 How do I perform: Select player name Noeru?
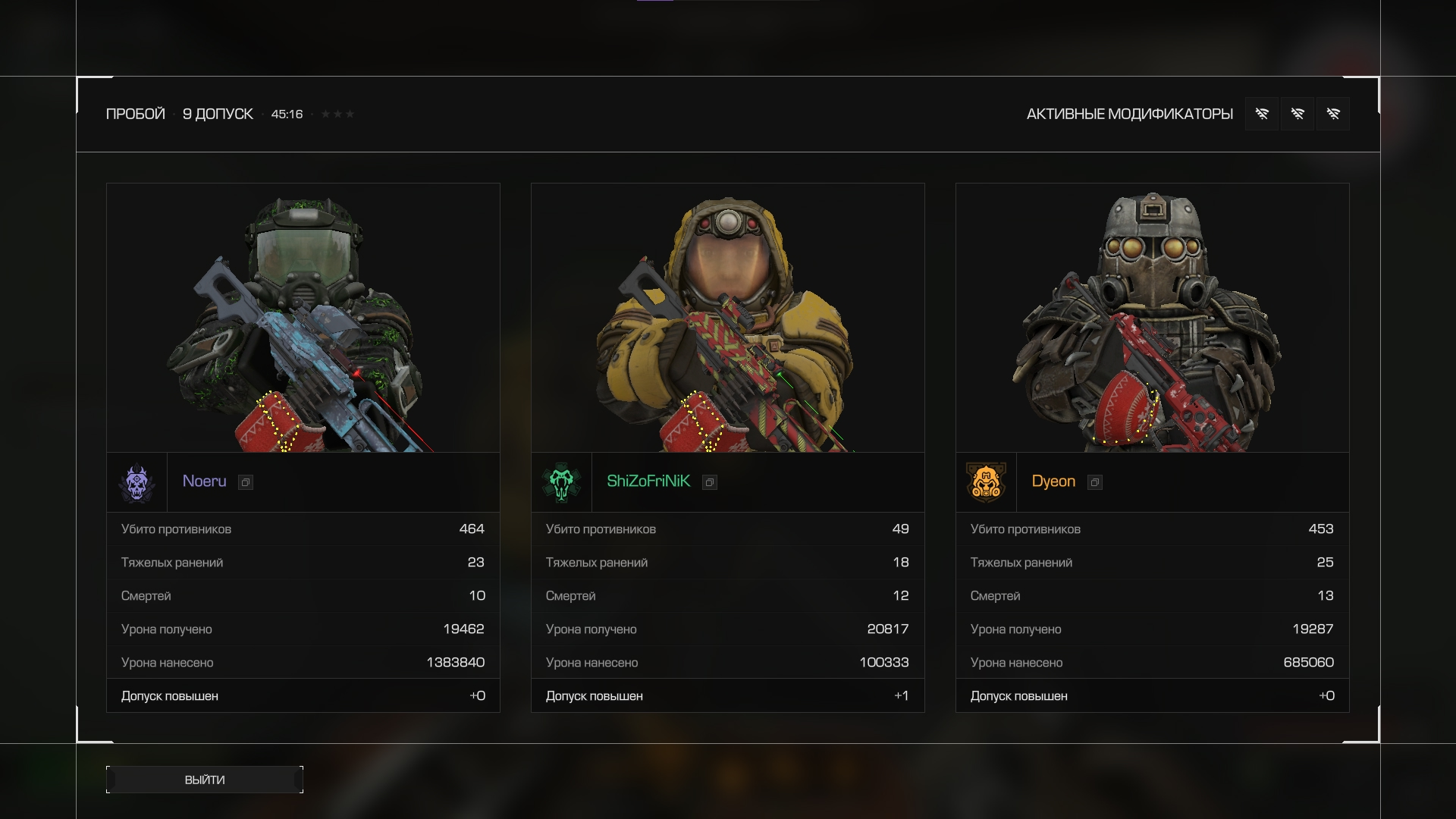(204, 482)
